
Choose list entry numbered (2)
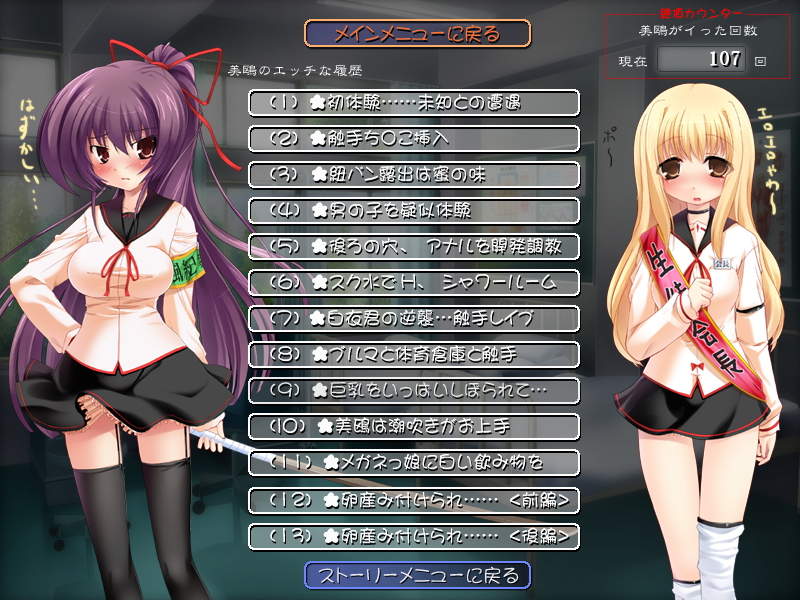click(413, 139)
